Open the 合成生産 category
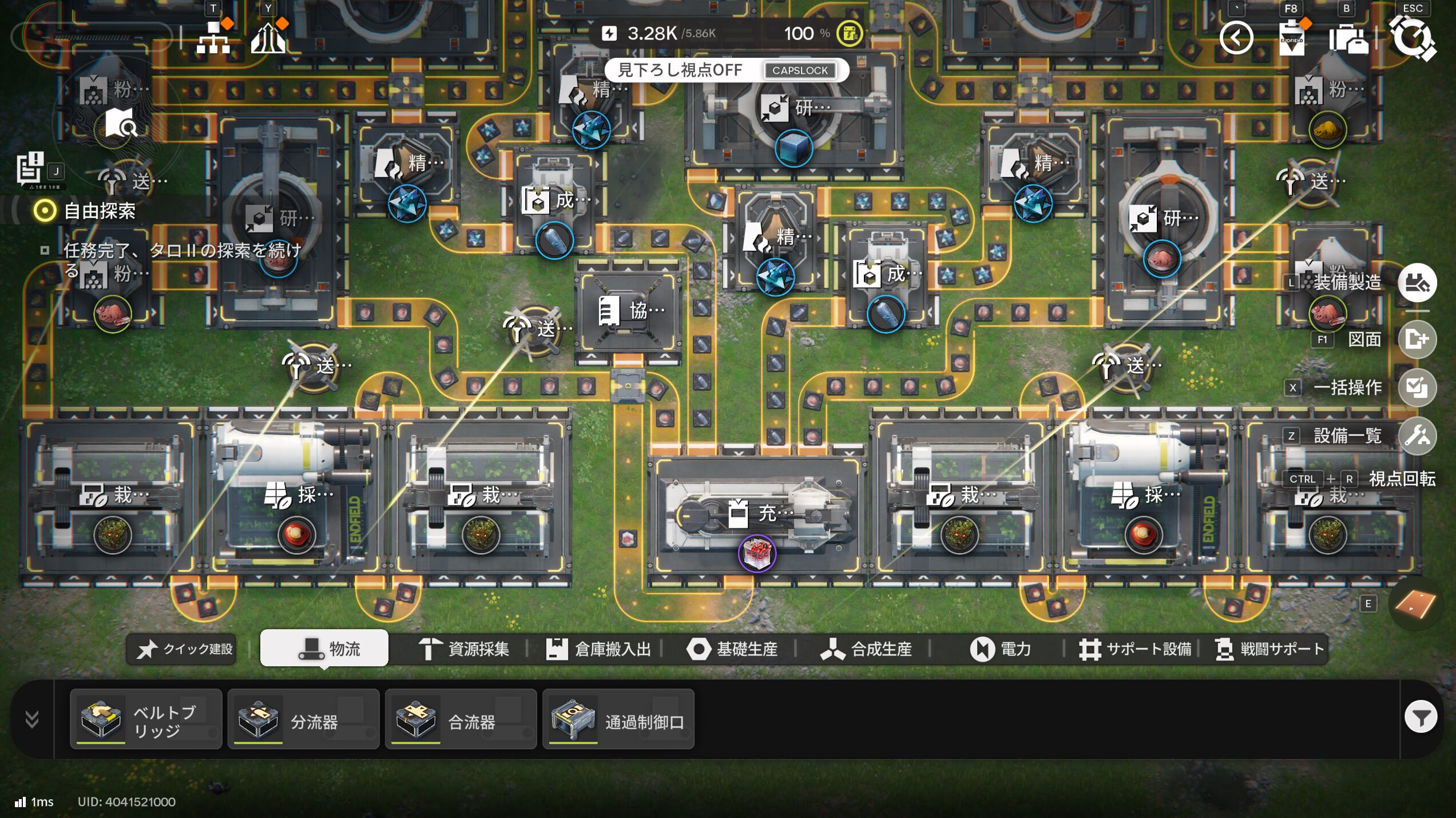The image size is (1456, 818). point(866,649)
